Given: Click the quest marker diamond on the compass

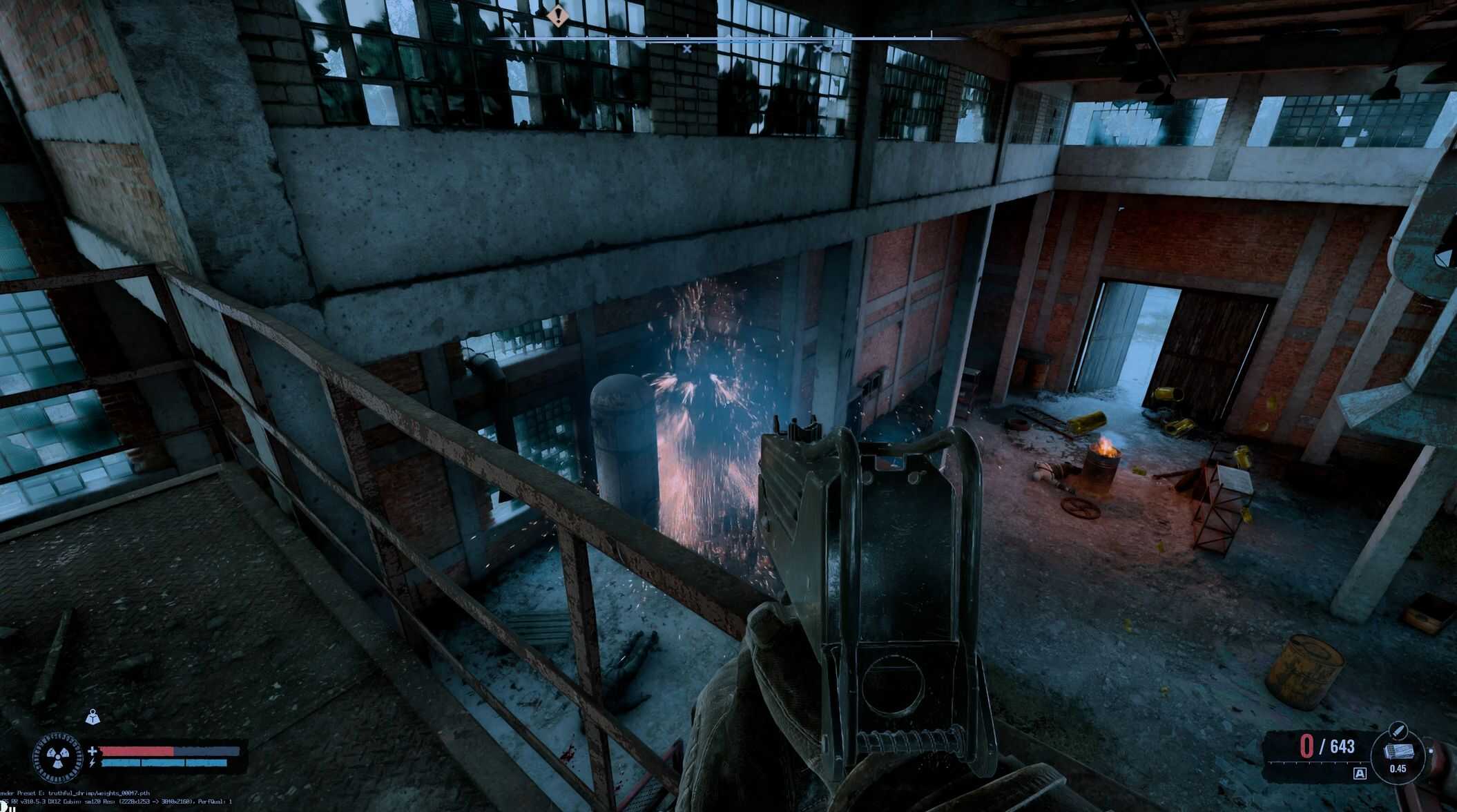Looking at the screenshot, I should tap(557, 14).
